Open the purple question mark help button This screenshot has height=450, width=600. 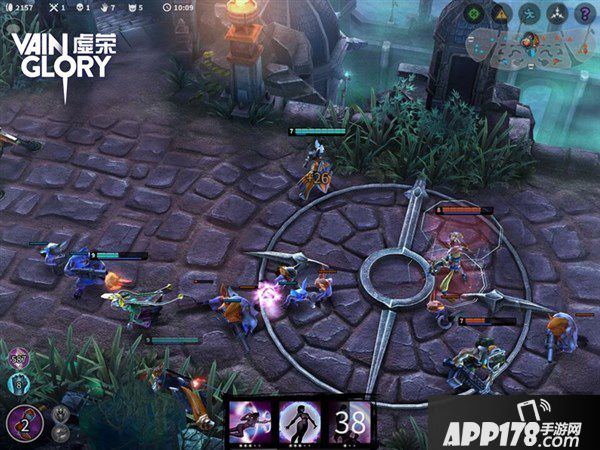[x=585, y=14]
